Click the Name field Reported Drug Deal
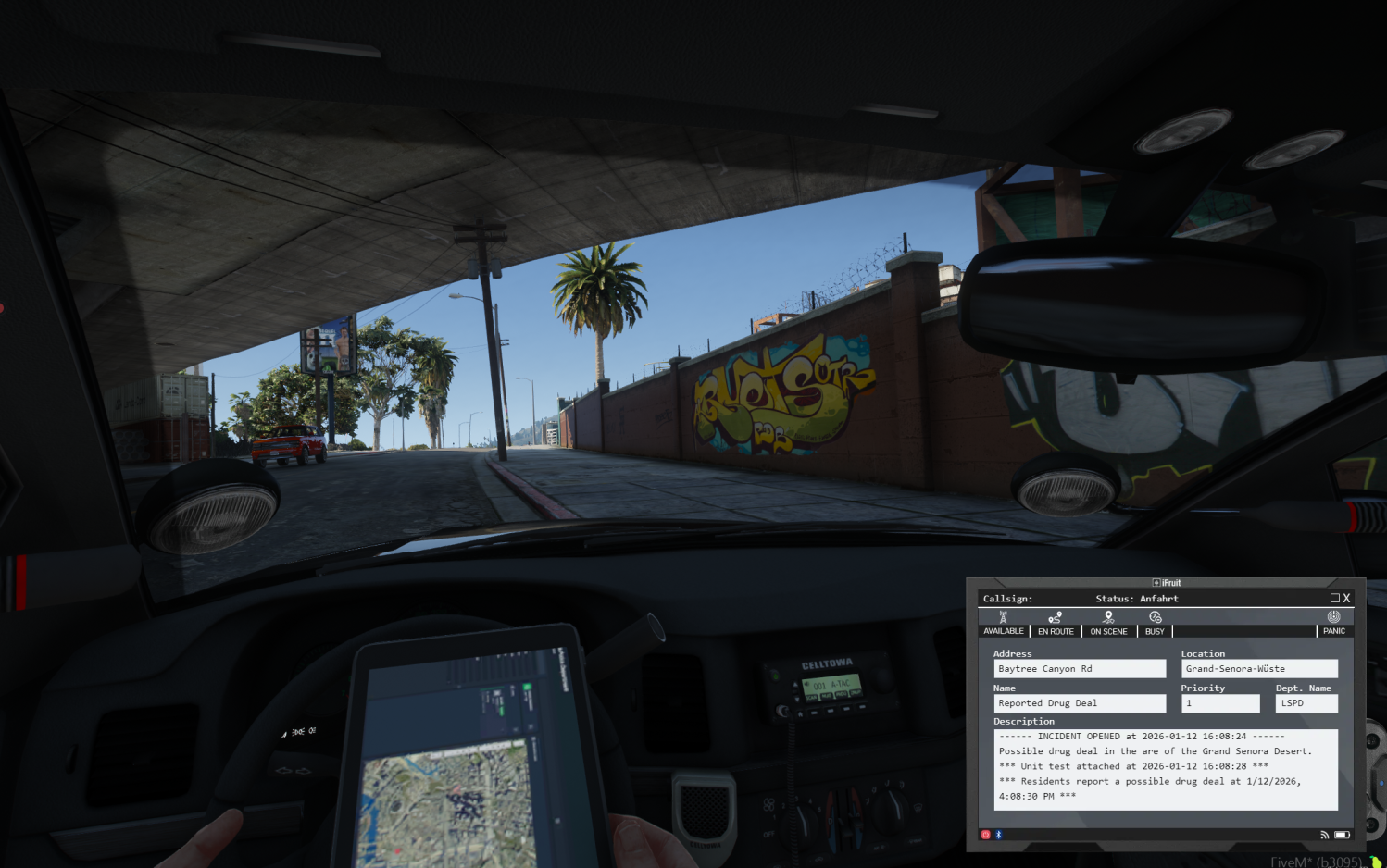 pos(1079,703)
